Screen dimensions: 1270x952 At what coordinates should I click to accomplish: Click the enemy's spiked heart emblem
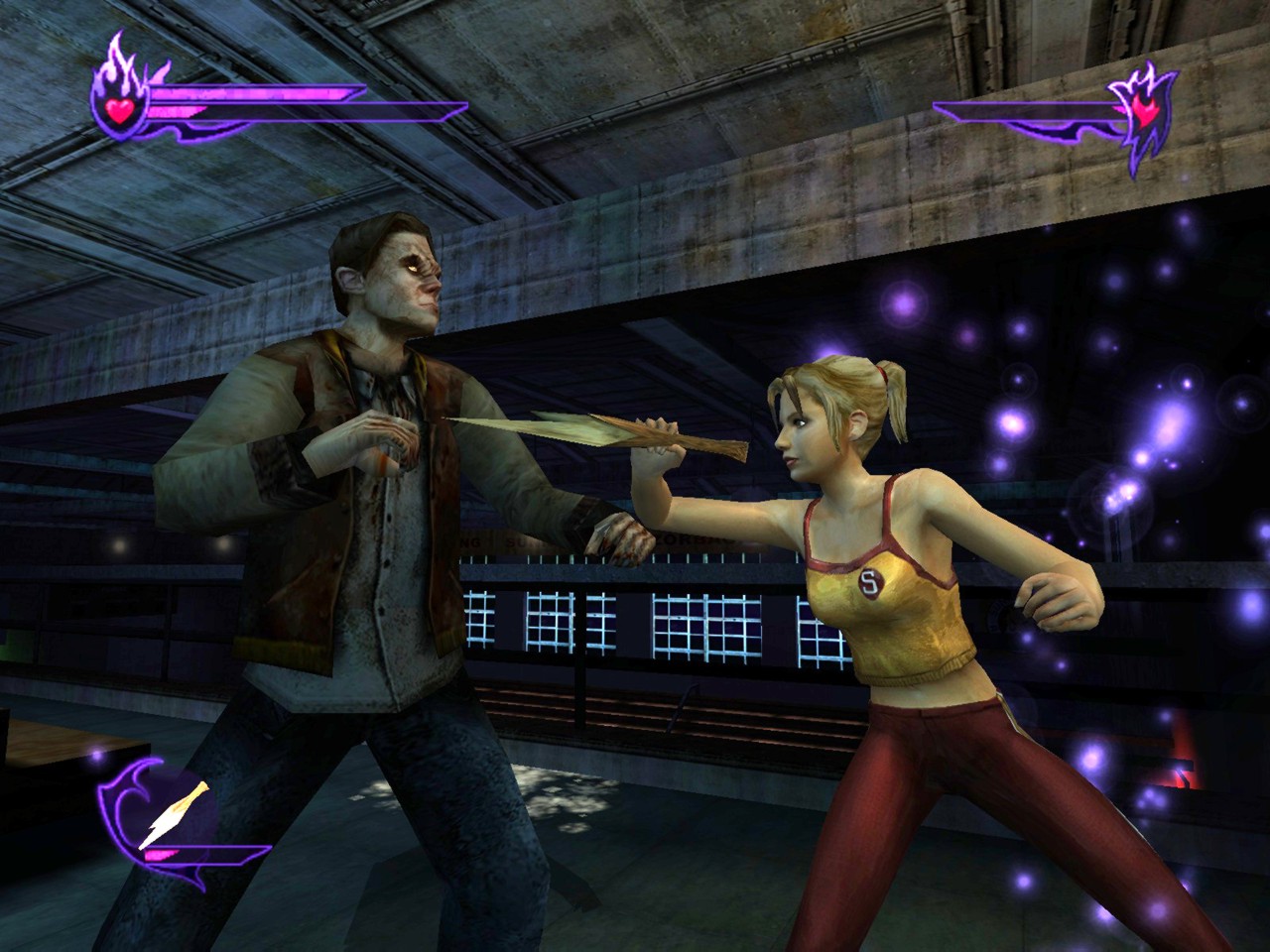tap(1144, 115)
